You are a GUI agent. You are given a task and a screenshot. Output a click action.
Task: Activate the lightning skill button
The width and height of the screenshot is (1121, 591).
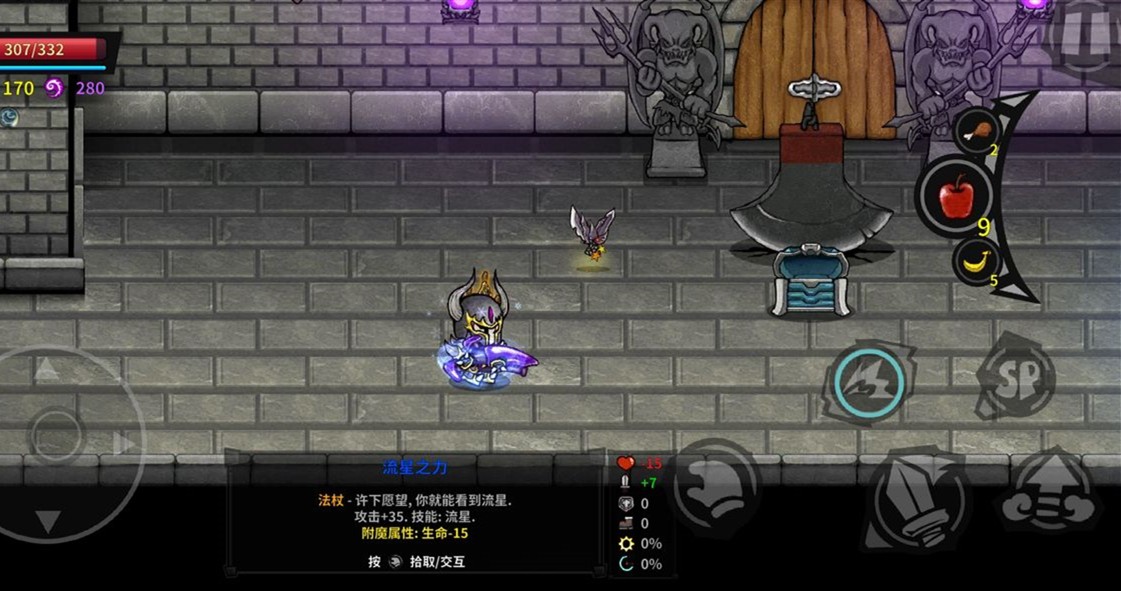pos(868,381)
